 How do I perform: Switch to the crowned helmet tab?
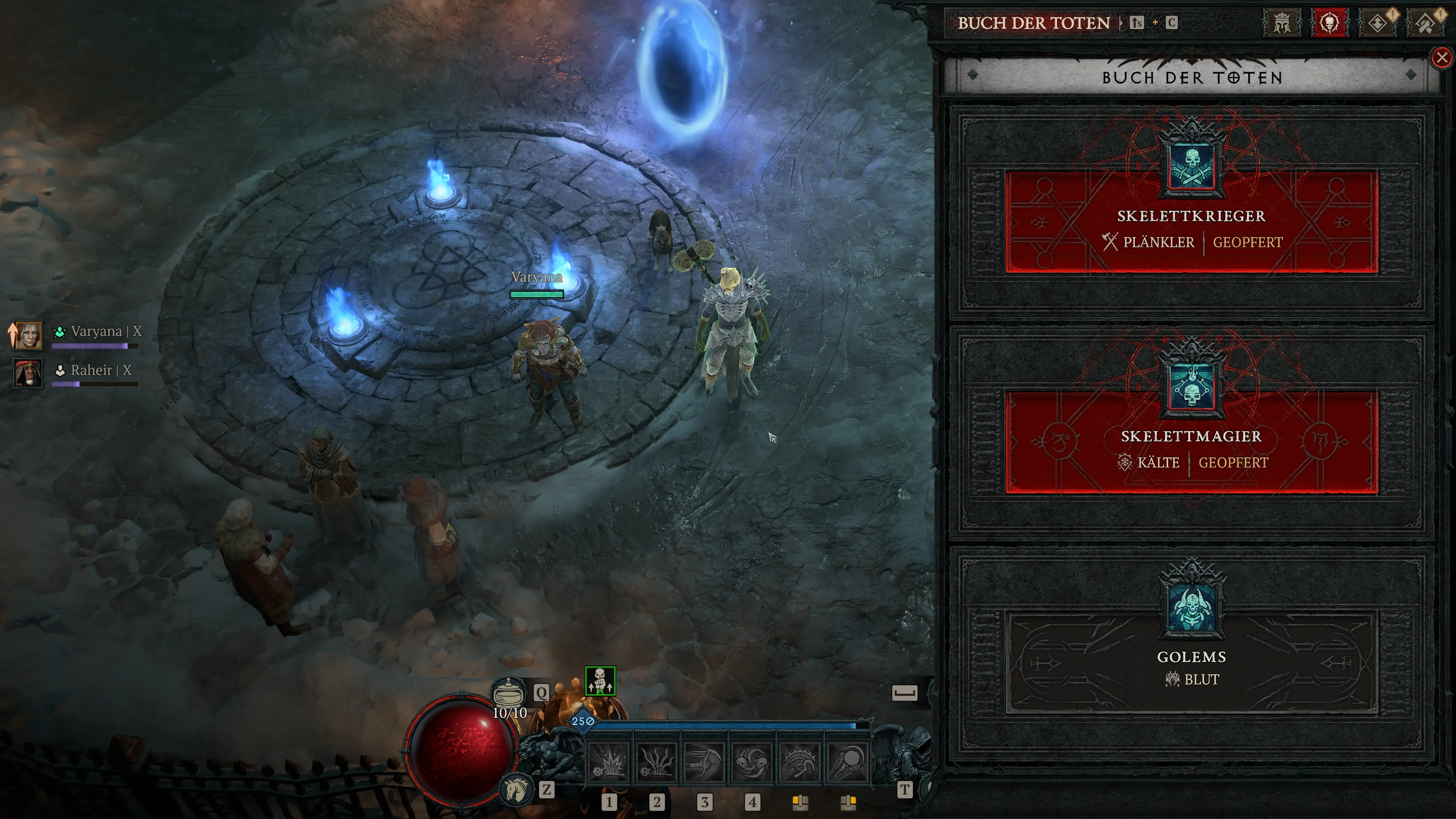1281,23
